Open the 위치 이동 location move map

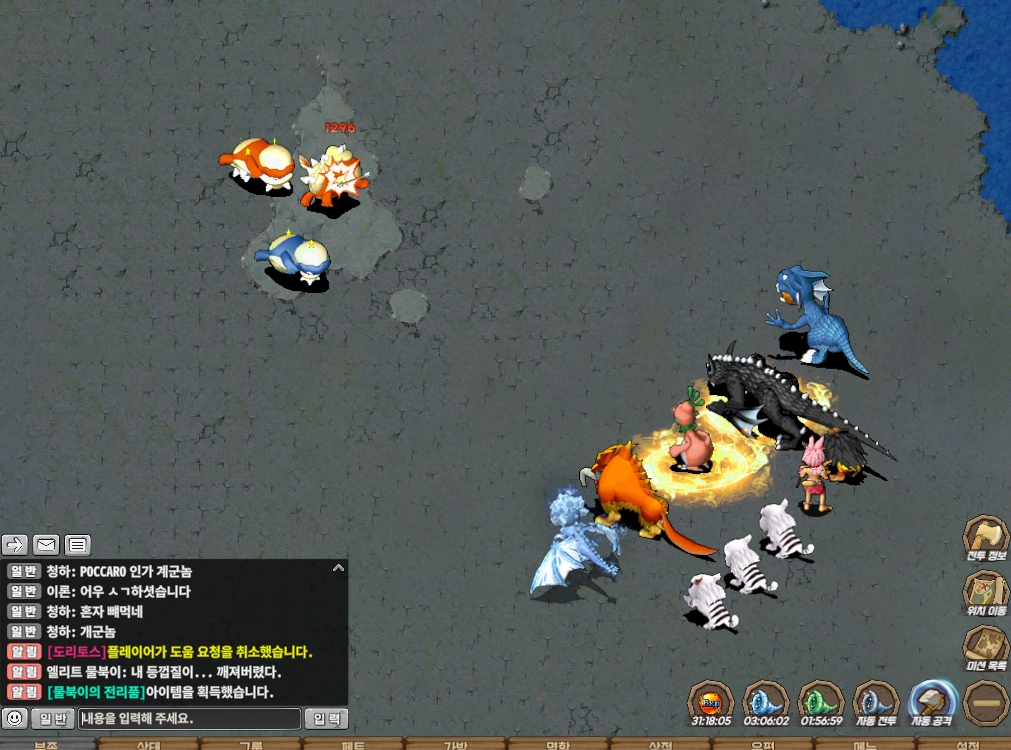point(985,592)
